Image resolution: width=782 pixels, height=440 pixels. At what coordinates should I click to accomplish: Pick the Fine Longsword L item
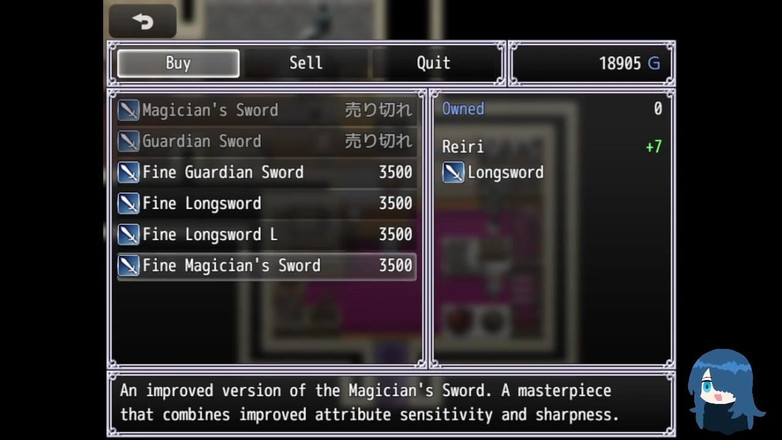(265, 234)
